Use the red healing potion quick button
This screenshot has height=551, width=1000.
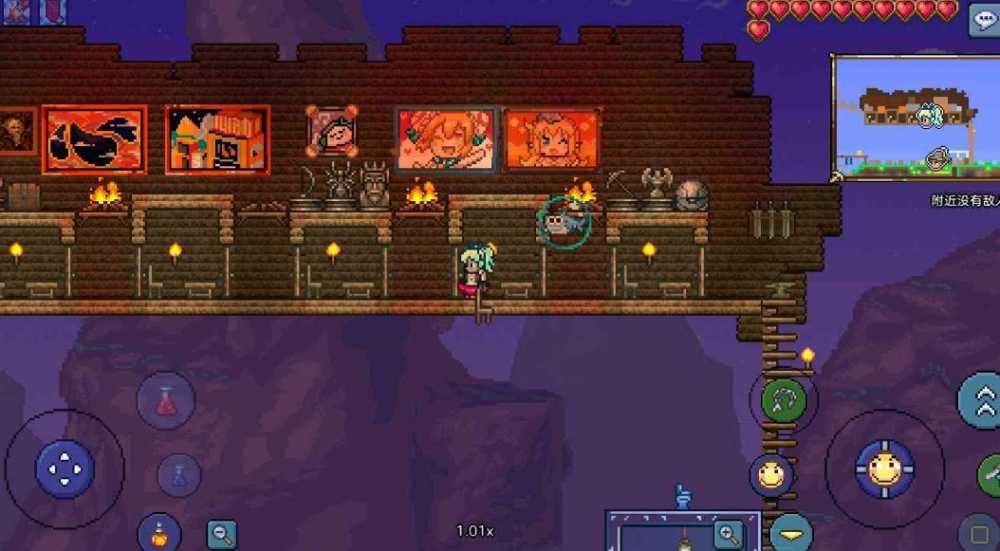pos(166,401)
